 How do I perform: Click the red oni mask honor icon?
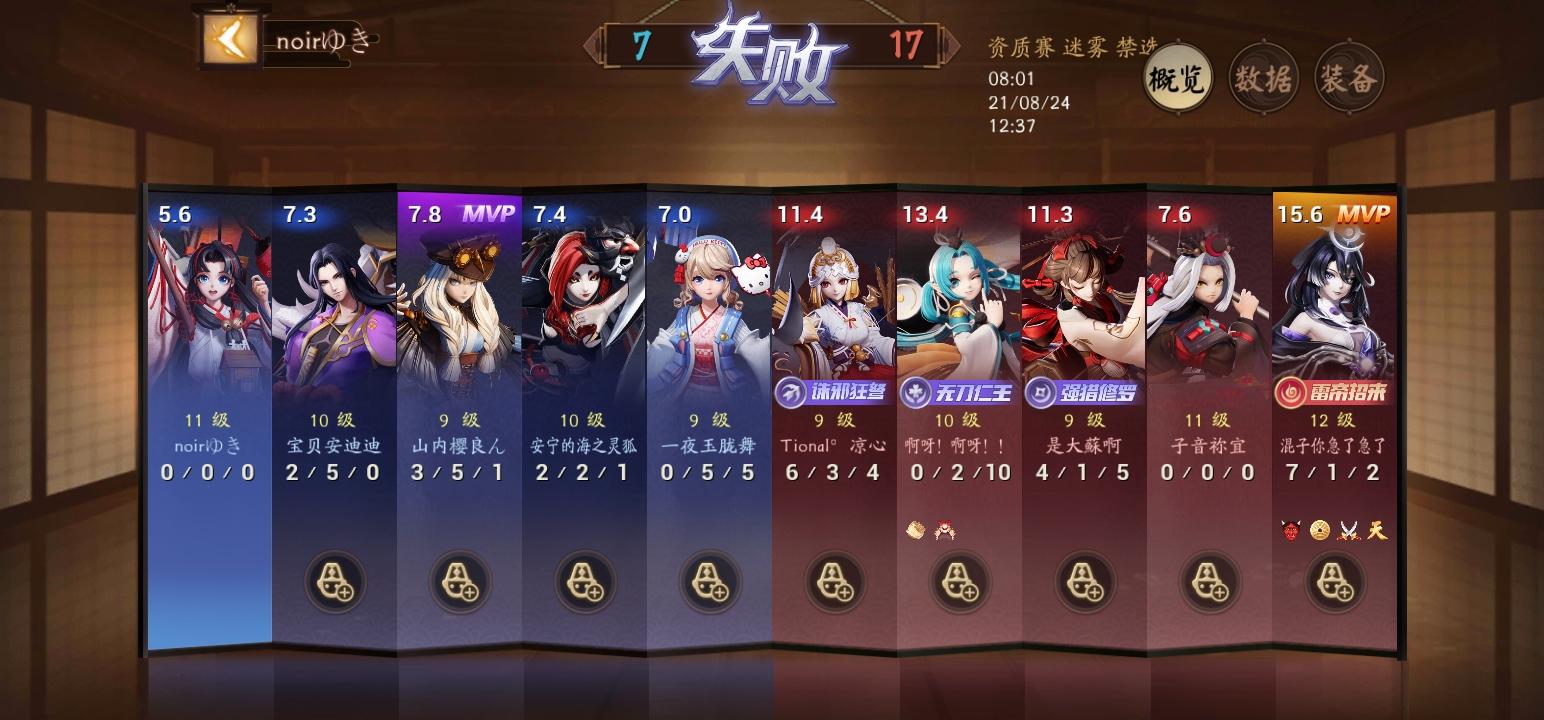[1289, 530]
